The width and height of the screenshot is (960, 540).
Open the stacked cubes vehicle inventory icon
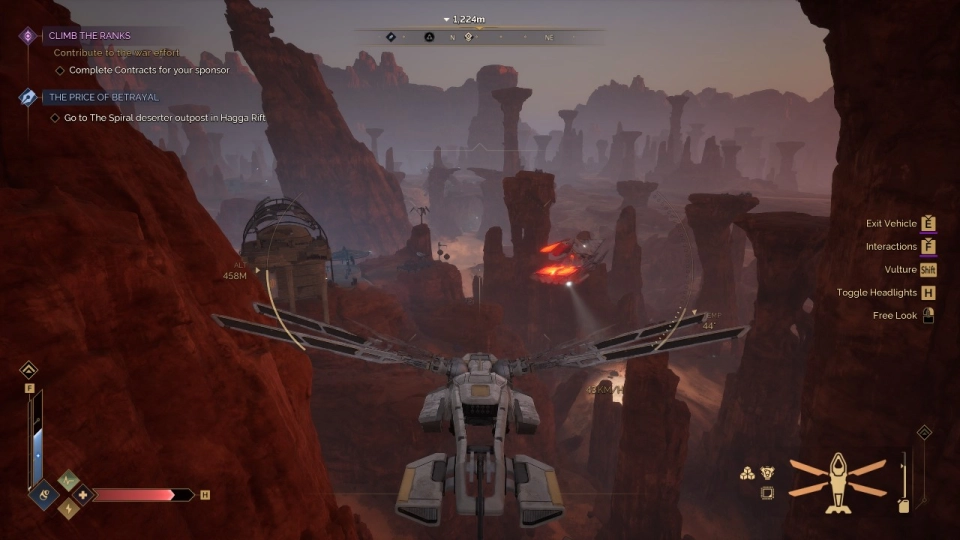coord(746,474)
